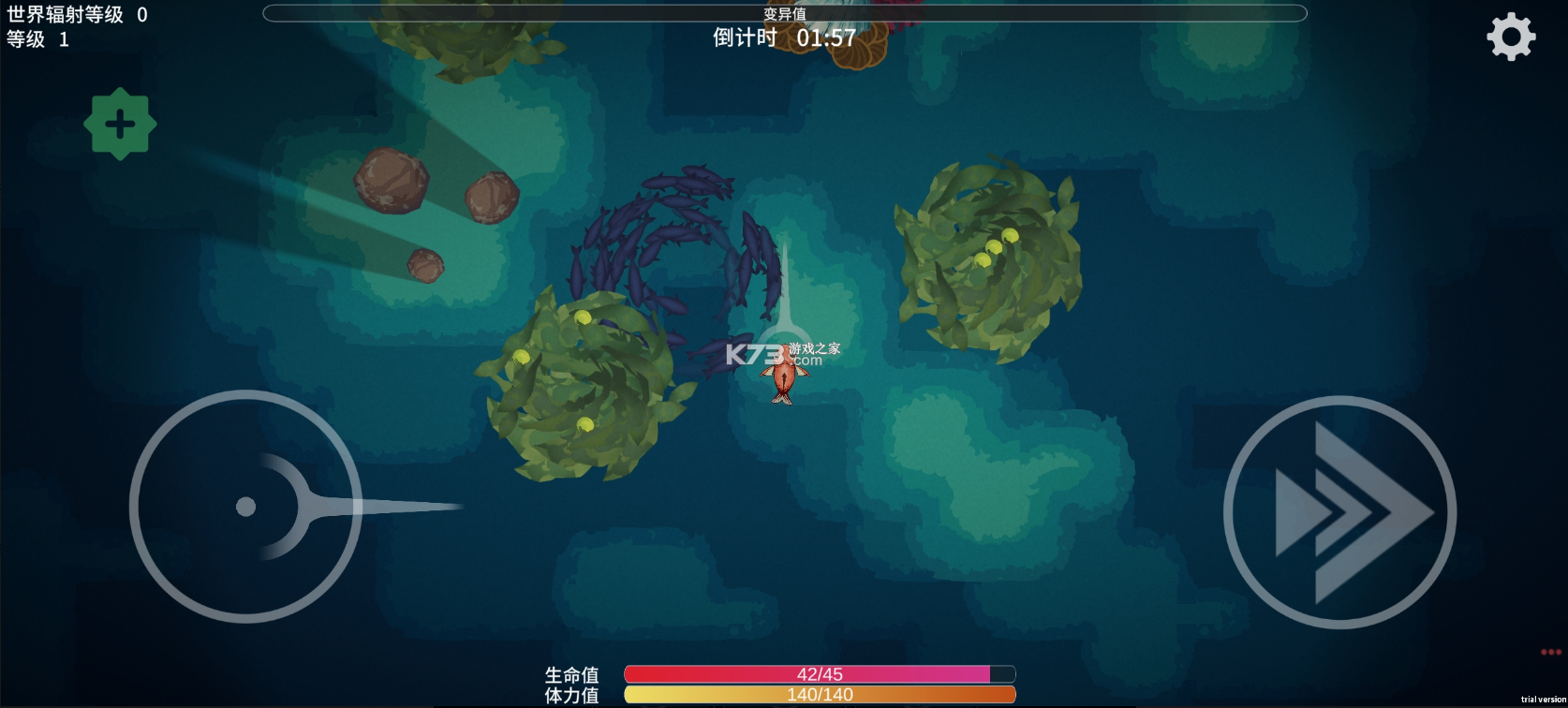Select the 等级 1 level indicator
Screen dimensions: 1568x708
click(x=37, y=40)
